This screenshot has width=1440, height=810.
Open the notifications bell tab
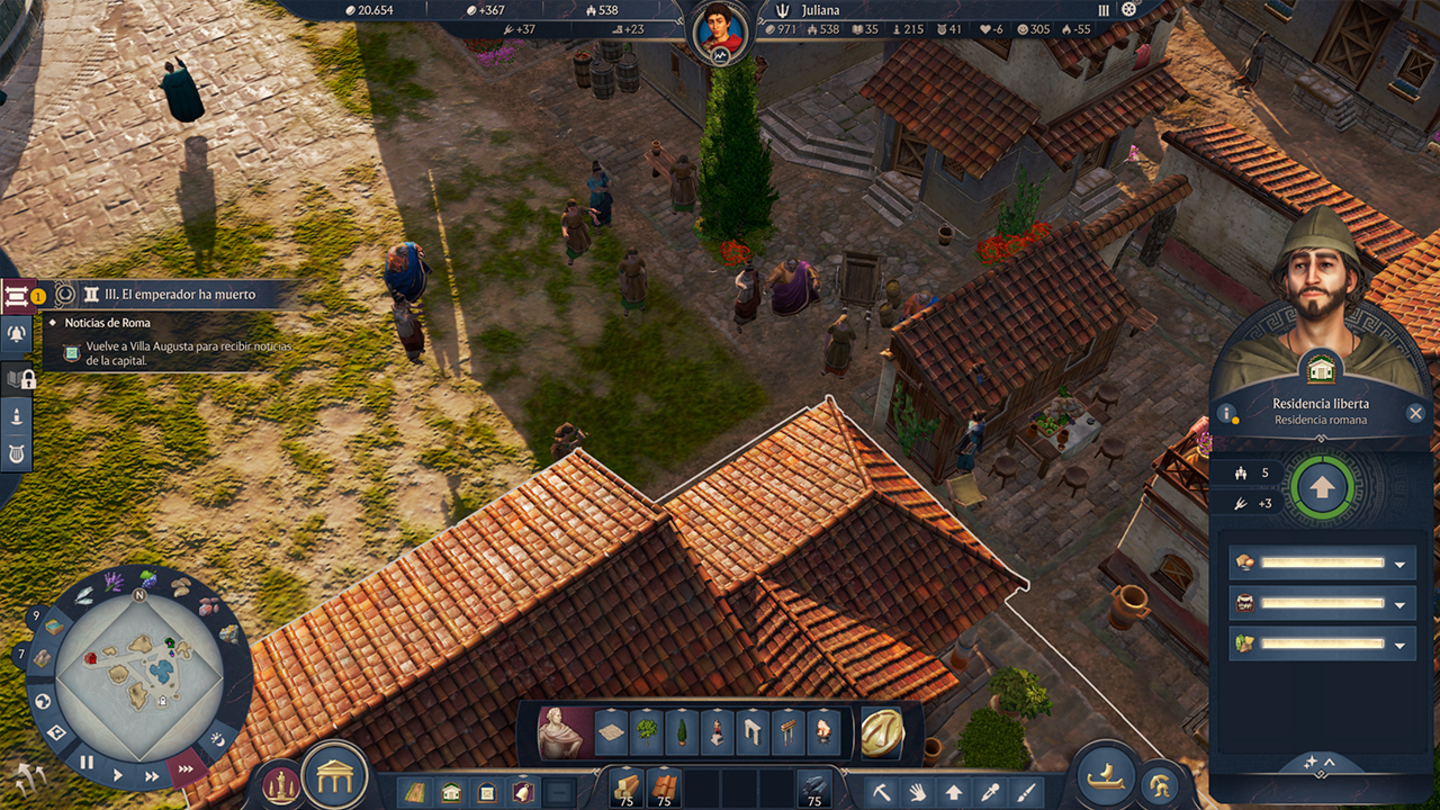point(17,335)
